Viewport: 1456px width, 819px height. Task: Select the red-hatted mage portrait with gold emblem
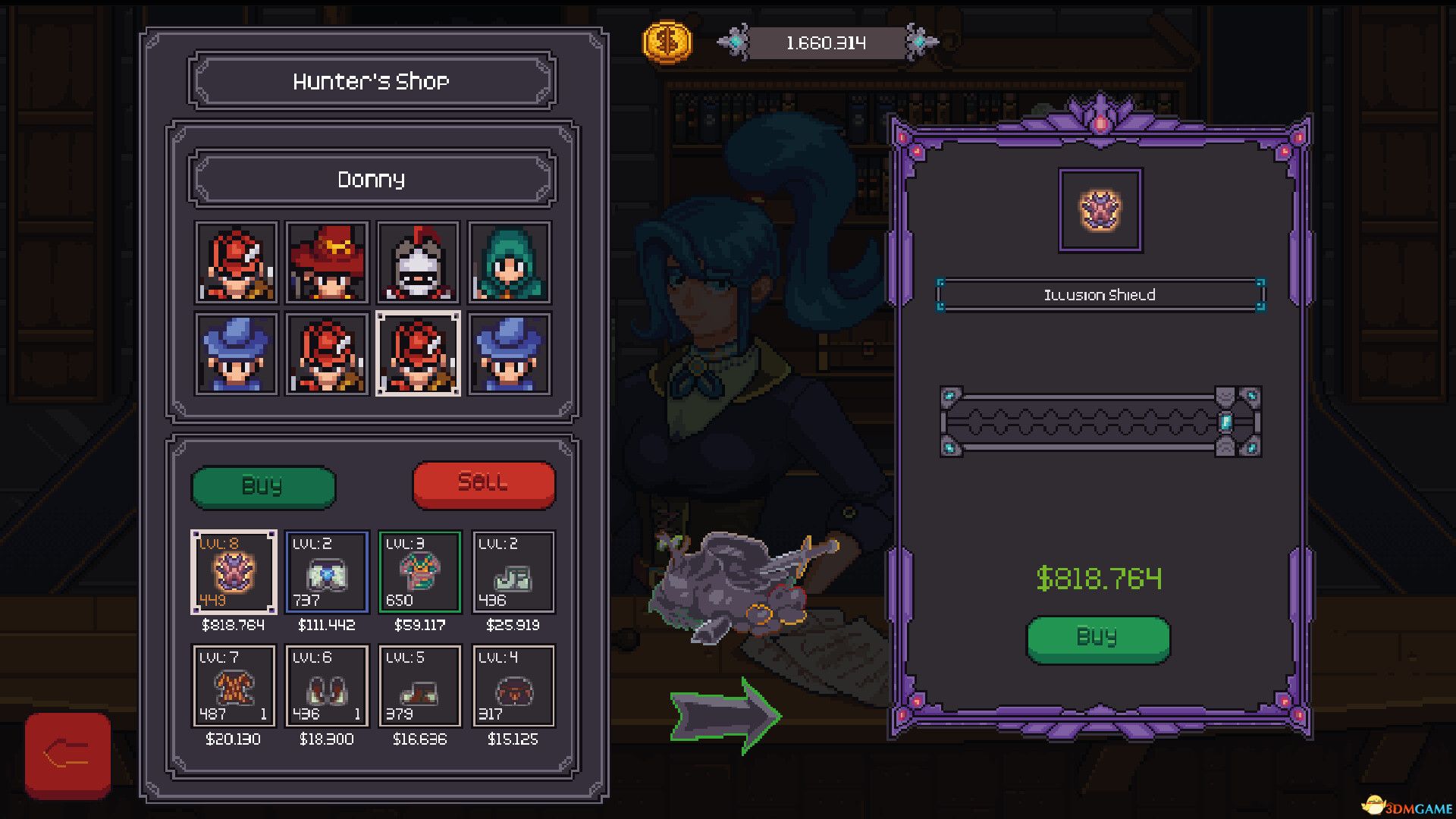coord(326,263)
